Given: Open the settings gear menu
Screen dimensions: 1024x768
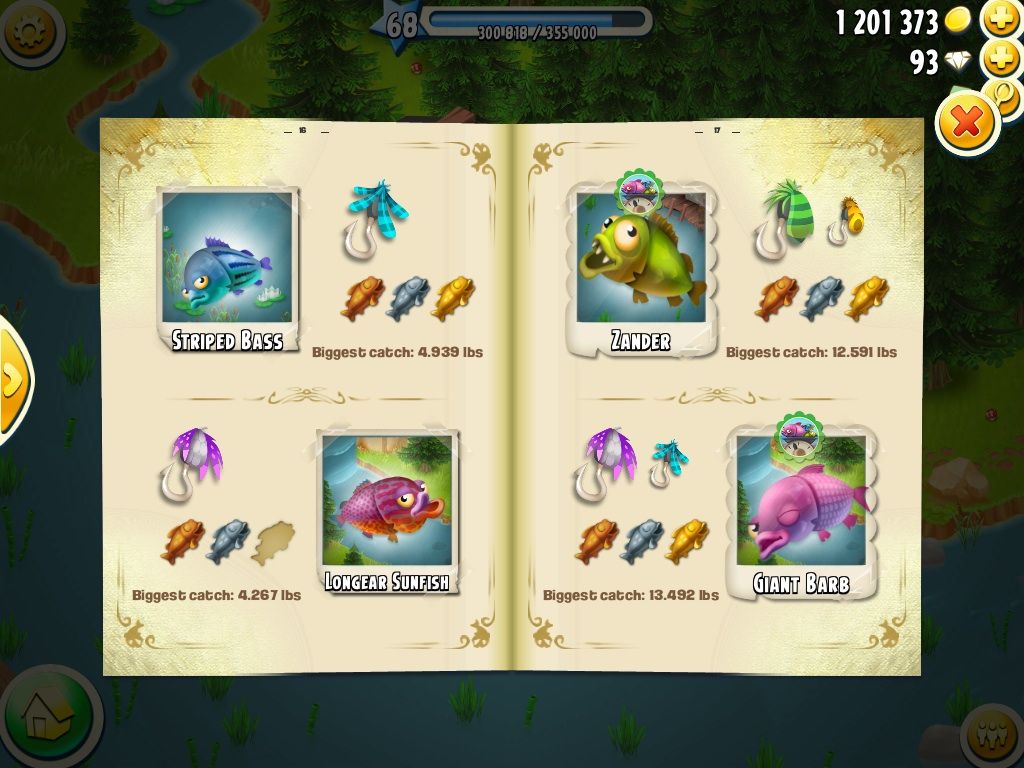Looking at the screenshot, I should pyautogui.click(x=28, y=32).
